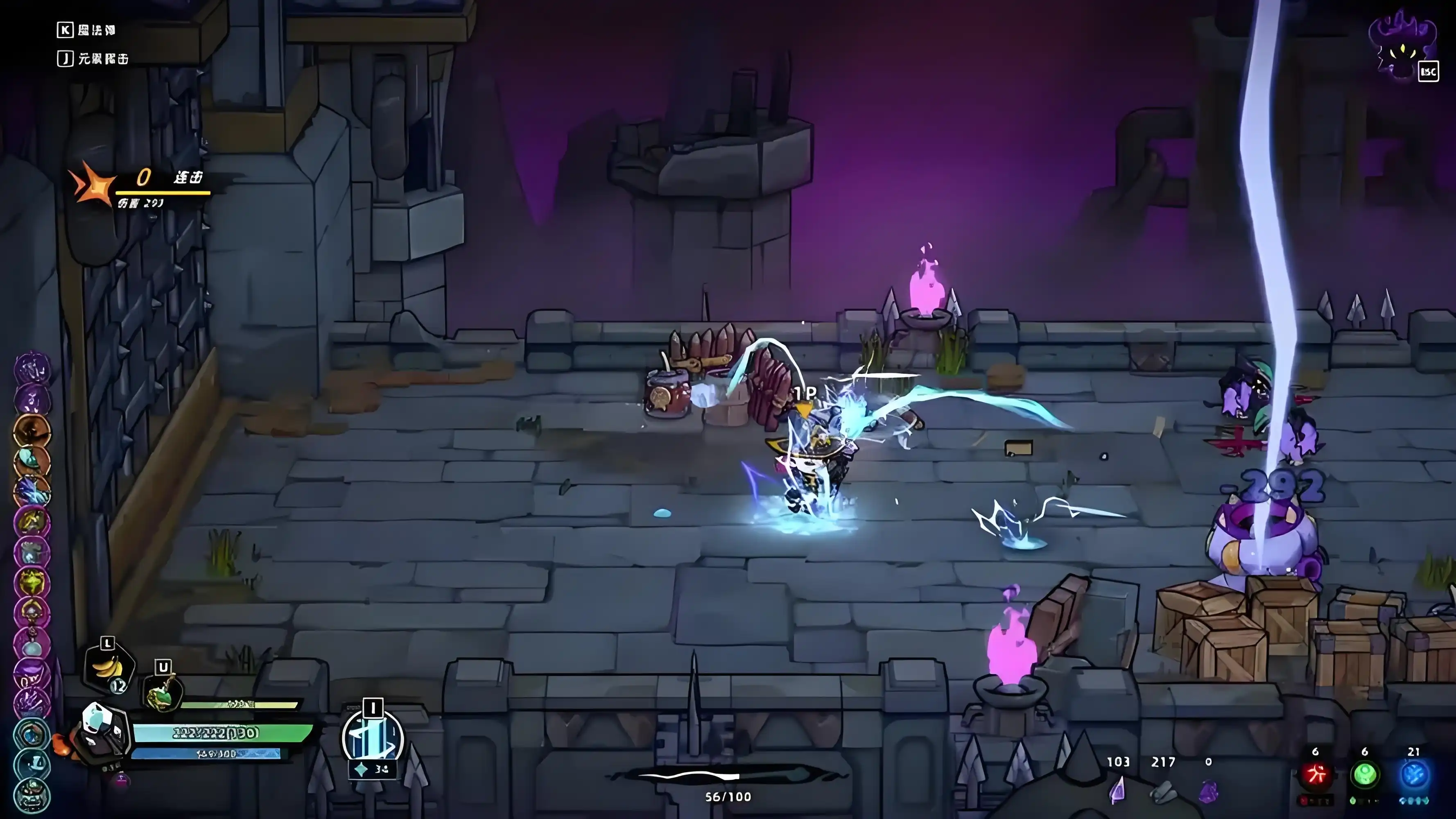1456x819 pixels.
Task: Click the grey stone ore resource icon
Action: point(1163,790)
